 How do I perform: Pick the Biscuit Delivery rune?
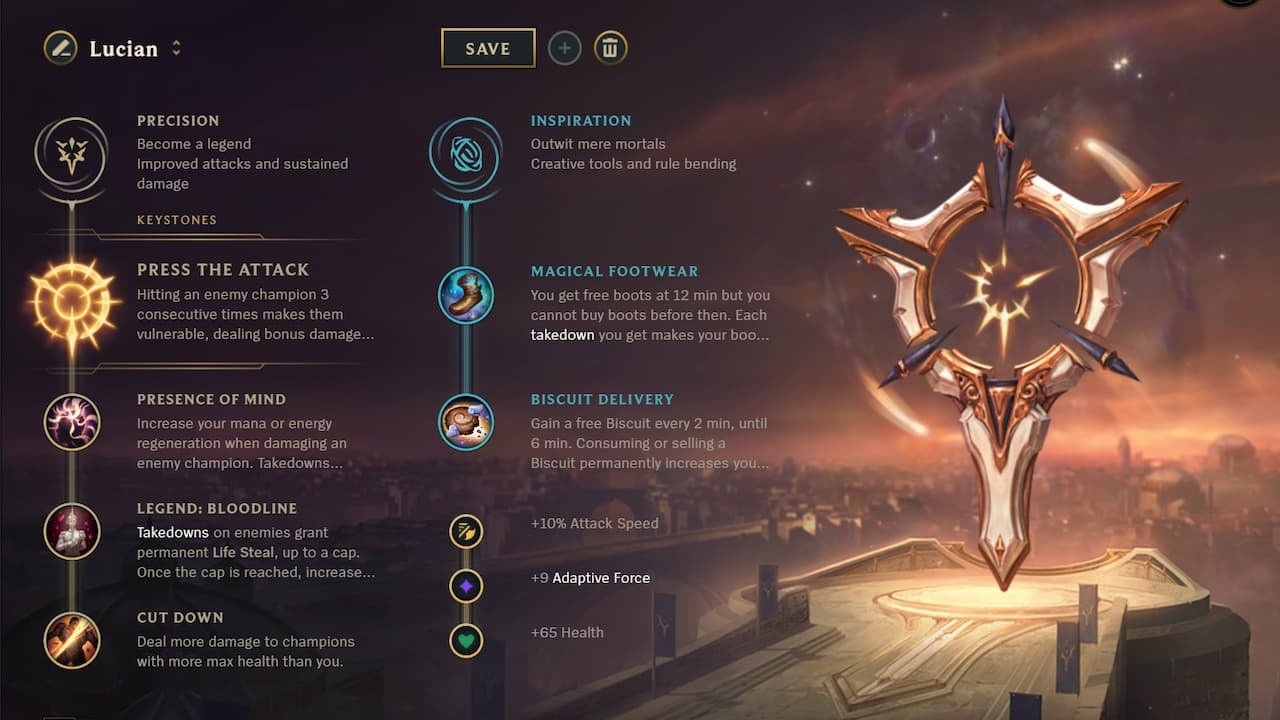[466, 423]
